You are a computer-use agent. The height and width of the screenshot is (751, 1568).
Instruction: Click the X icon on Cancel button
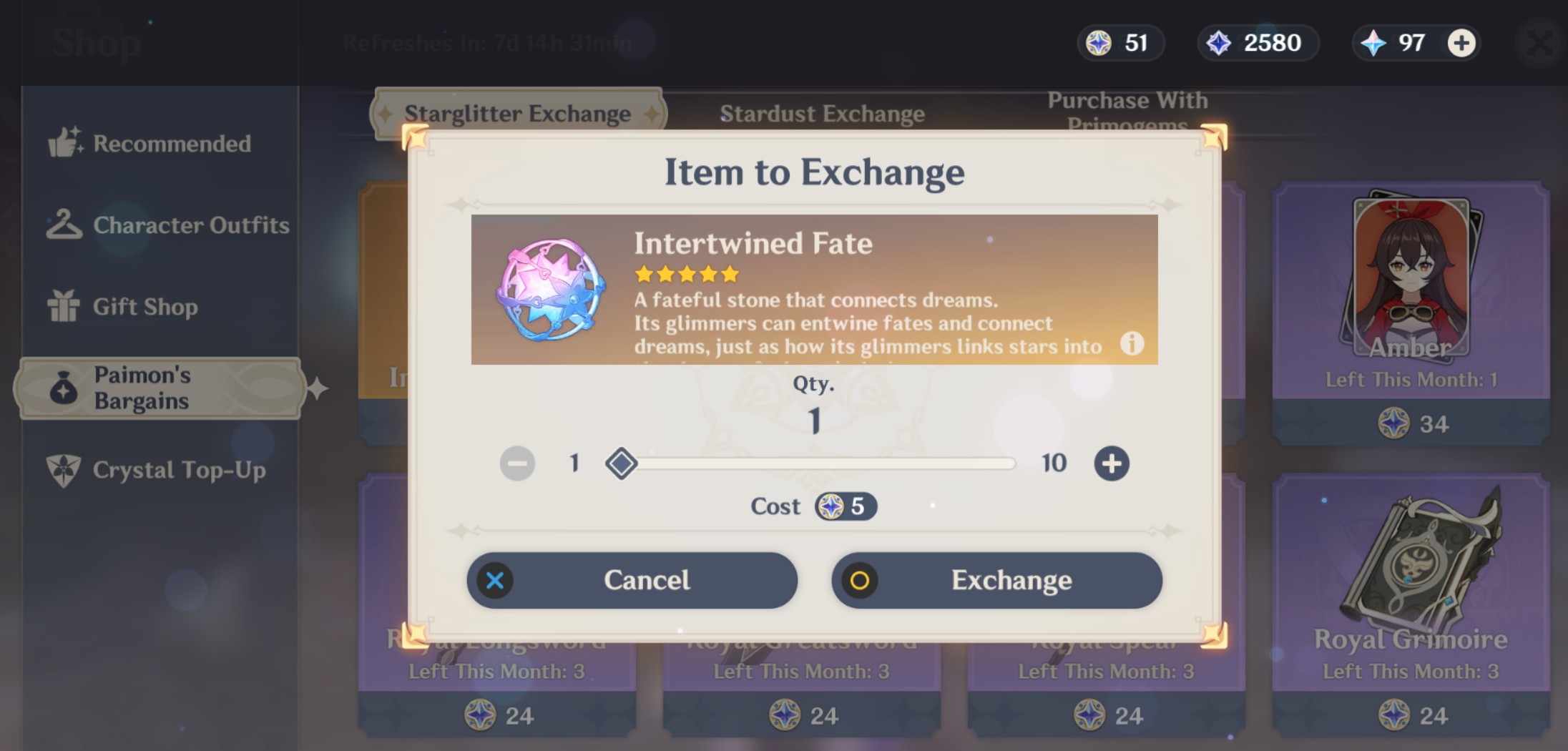click(494, 581)
